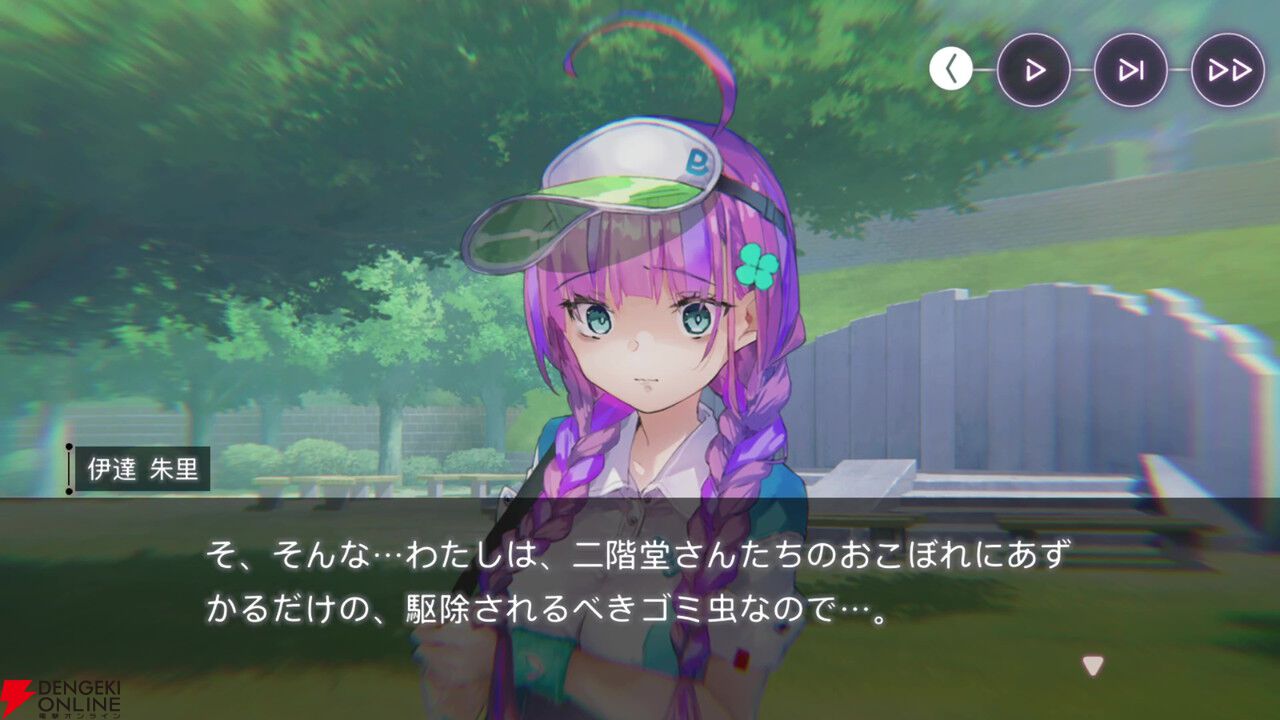The height and width of the screenshot is (720, 1280).
Task: Toggle auto-play with the play icon
Action: coord(1035,70)
